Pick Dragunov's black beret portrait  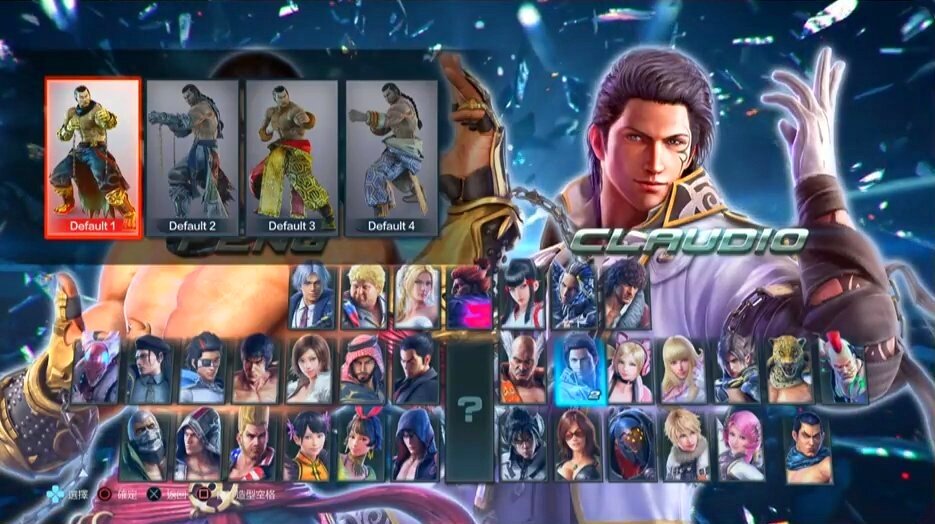coord(152,368)
